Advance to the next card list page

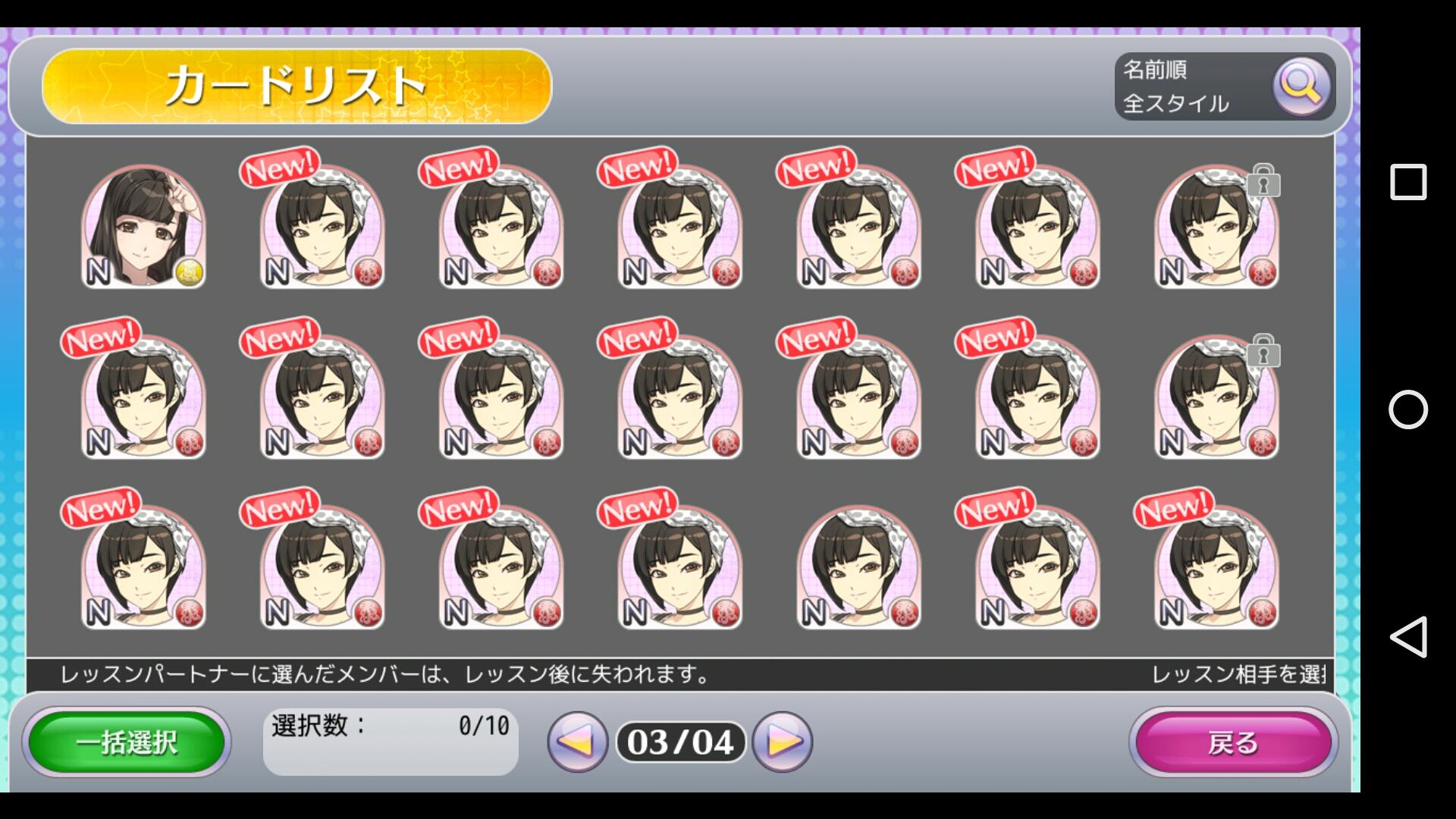[x=783, y=742]
